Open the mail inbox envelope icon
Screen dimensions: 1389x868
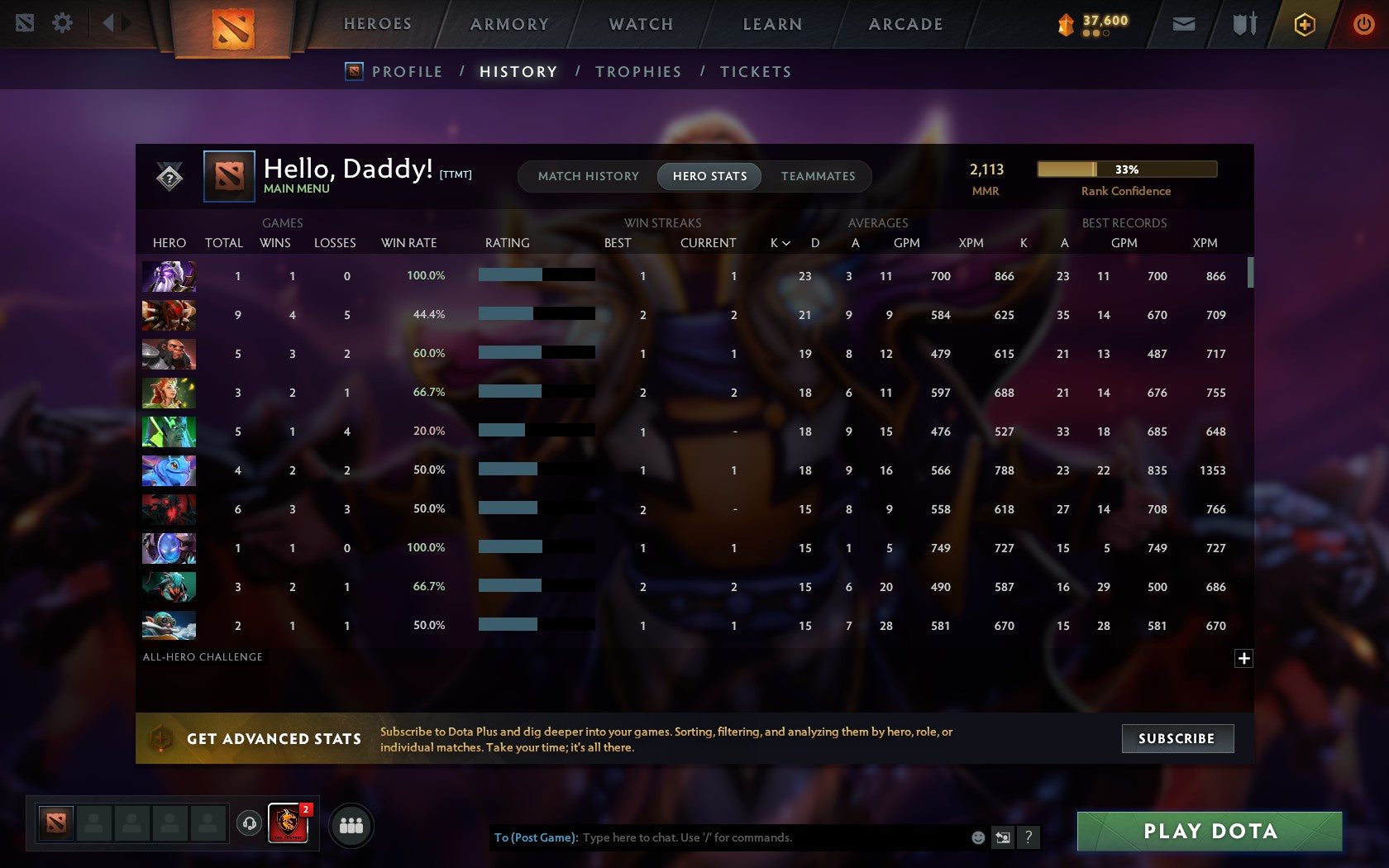[1184, 24]
